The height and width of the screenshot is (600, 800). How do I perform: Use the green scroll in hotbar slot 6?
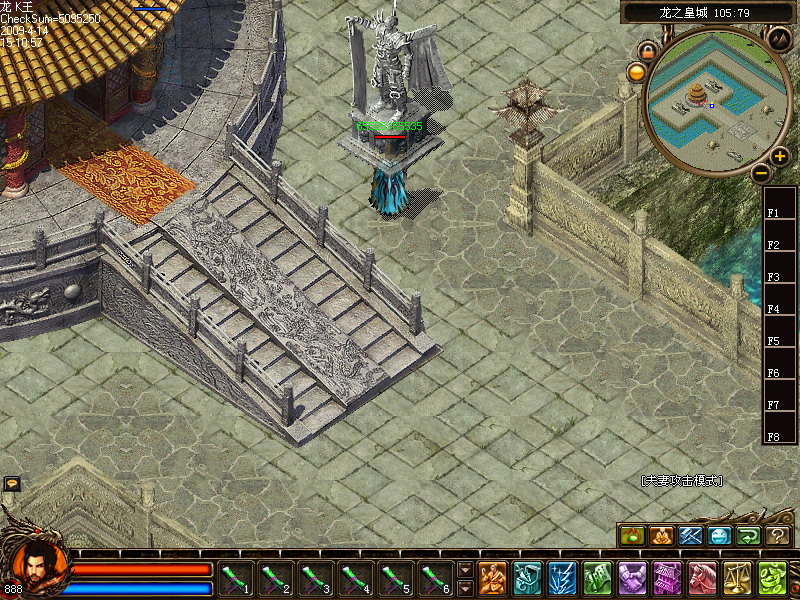436,577
